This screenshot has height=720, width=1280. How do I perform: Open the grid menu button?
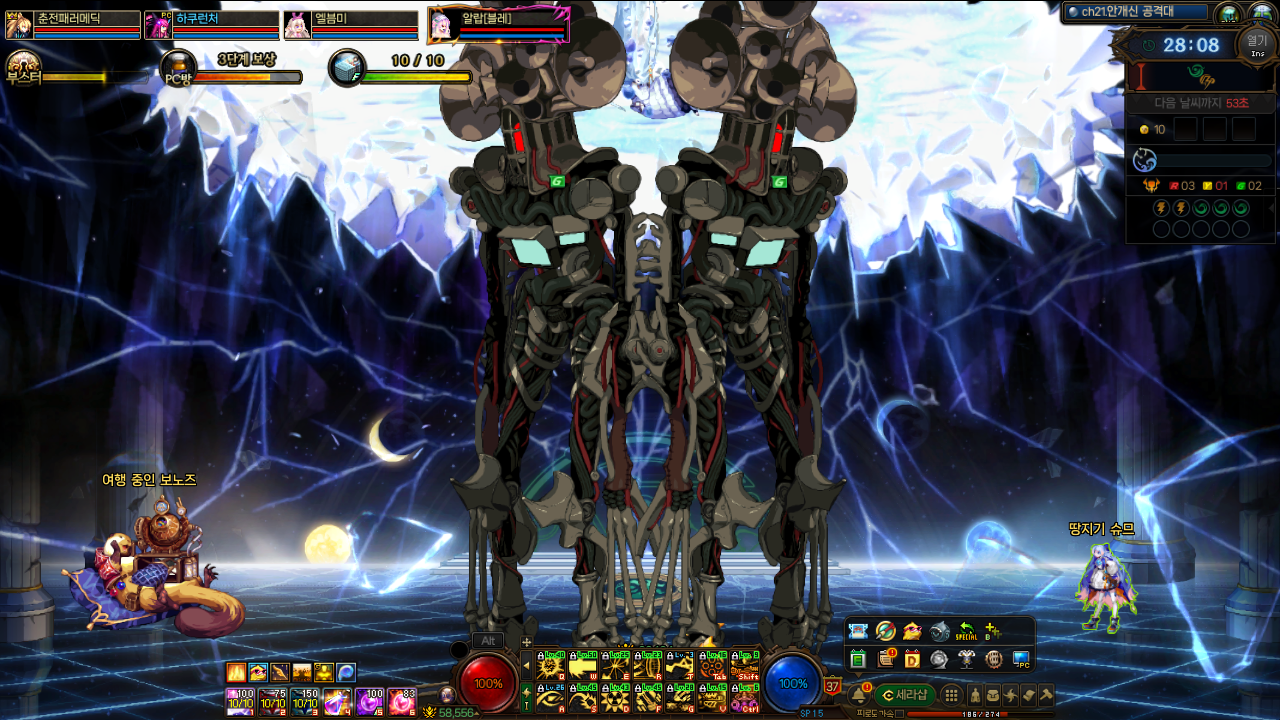click(952, 695)
